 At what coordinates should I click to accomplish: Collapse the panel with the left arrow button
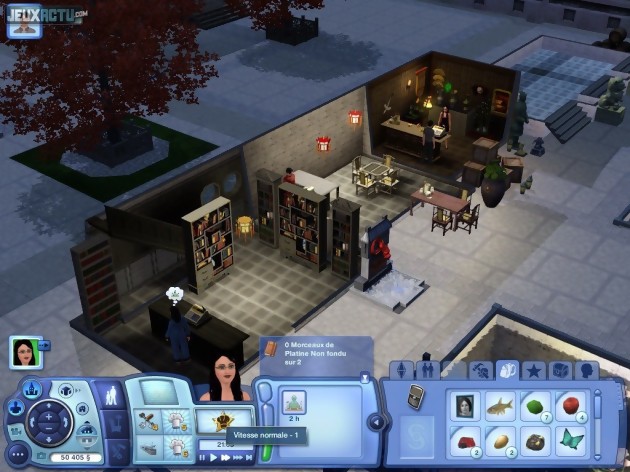pyautogui.click(x=376, y=421)
